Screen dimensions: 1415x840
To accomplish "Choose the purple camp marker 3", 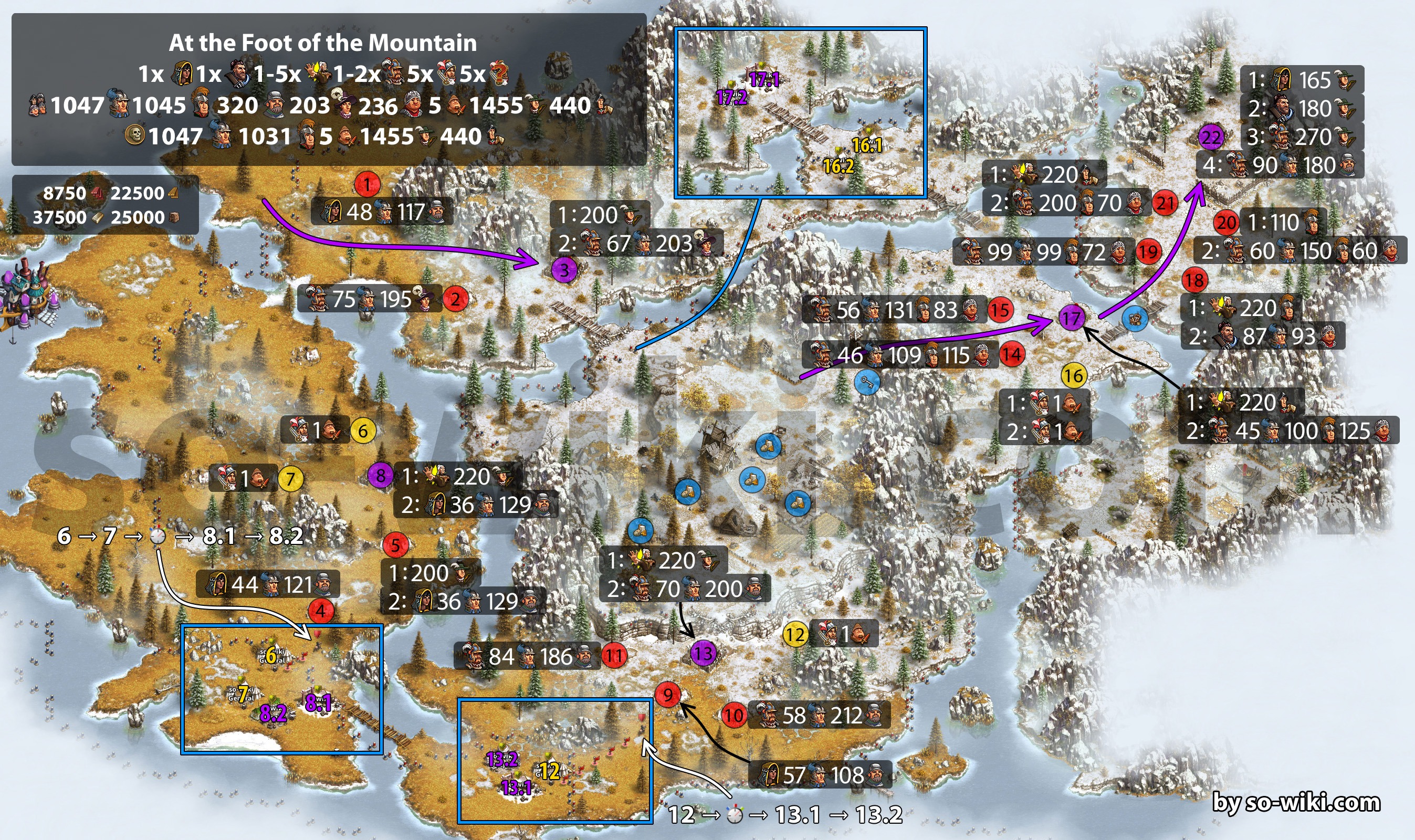I will coord(564,270).
